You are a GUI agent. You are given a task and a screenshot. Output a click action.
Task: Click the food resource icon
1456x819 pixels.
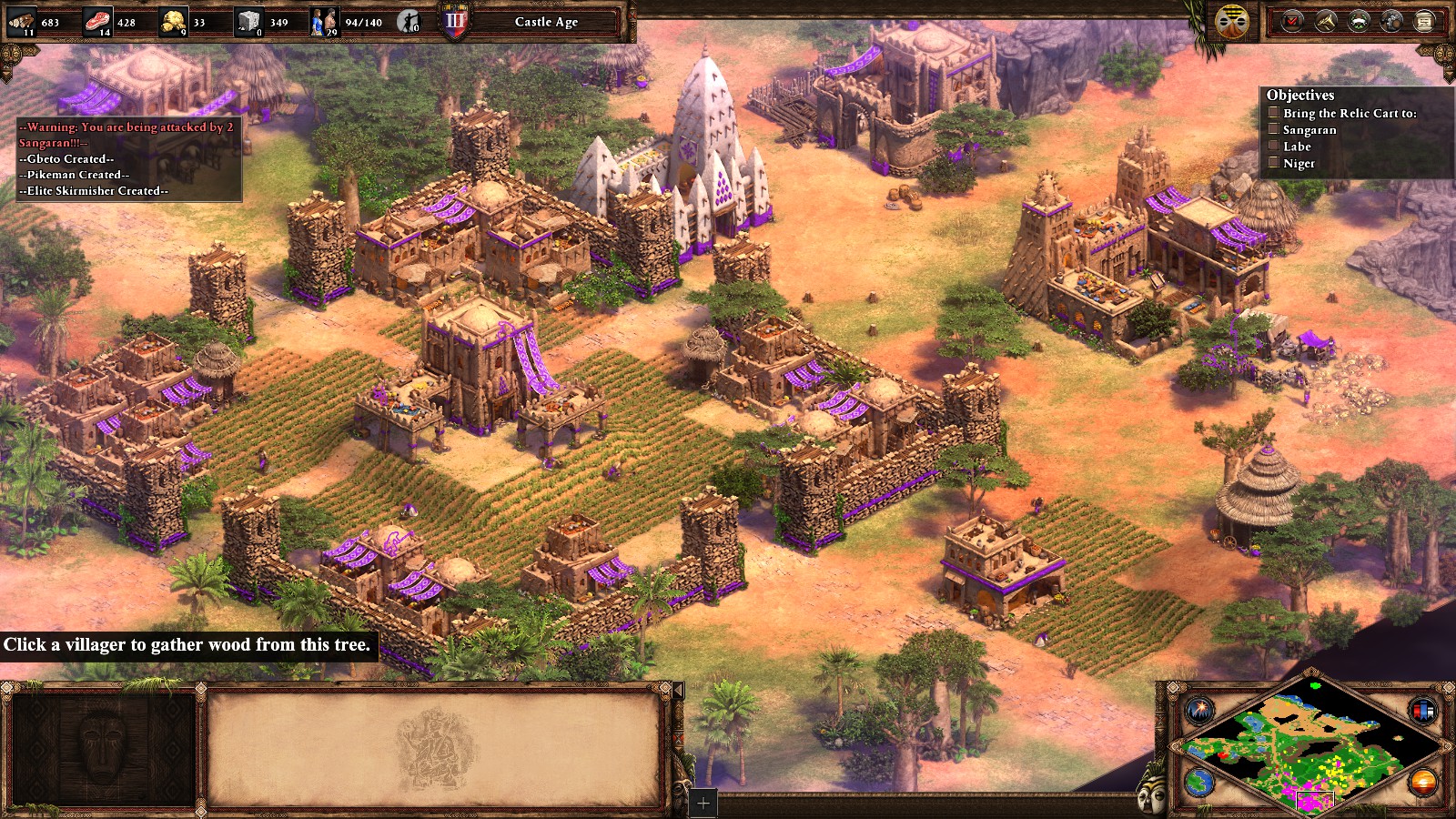click(96, 21)
